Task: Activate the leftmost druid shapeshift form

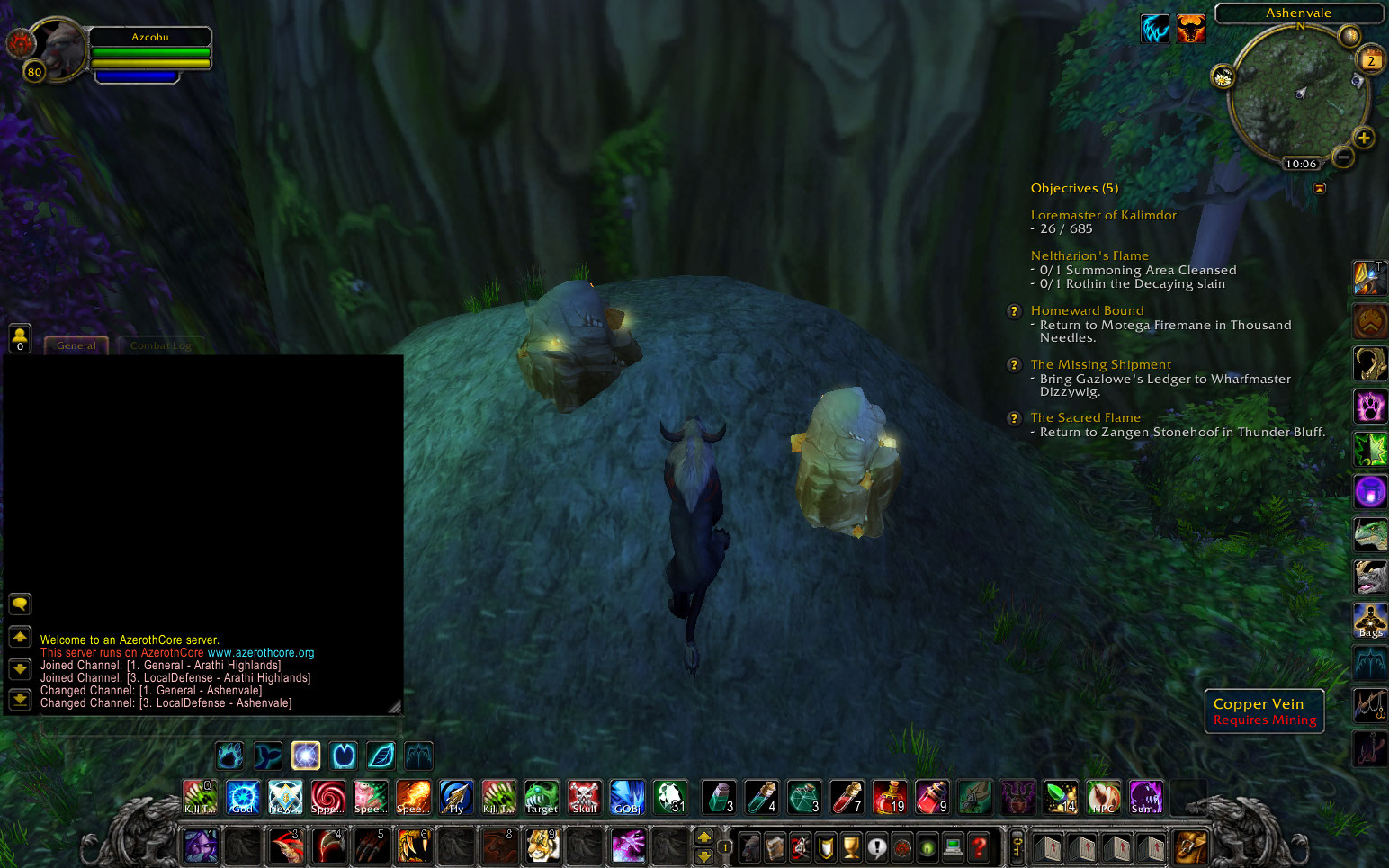Action: coord(230,756)
